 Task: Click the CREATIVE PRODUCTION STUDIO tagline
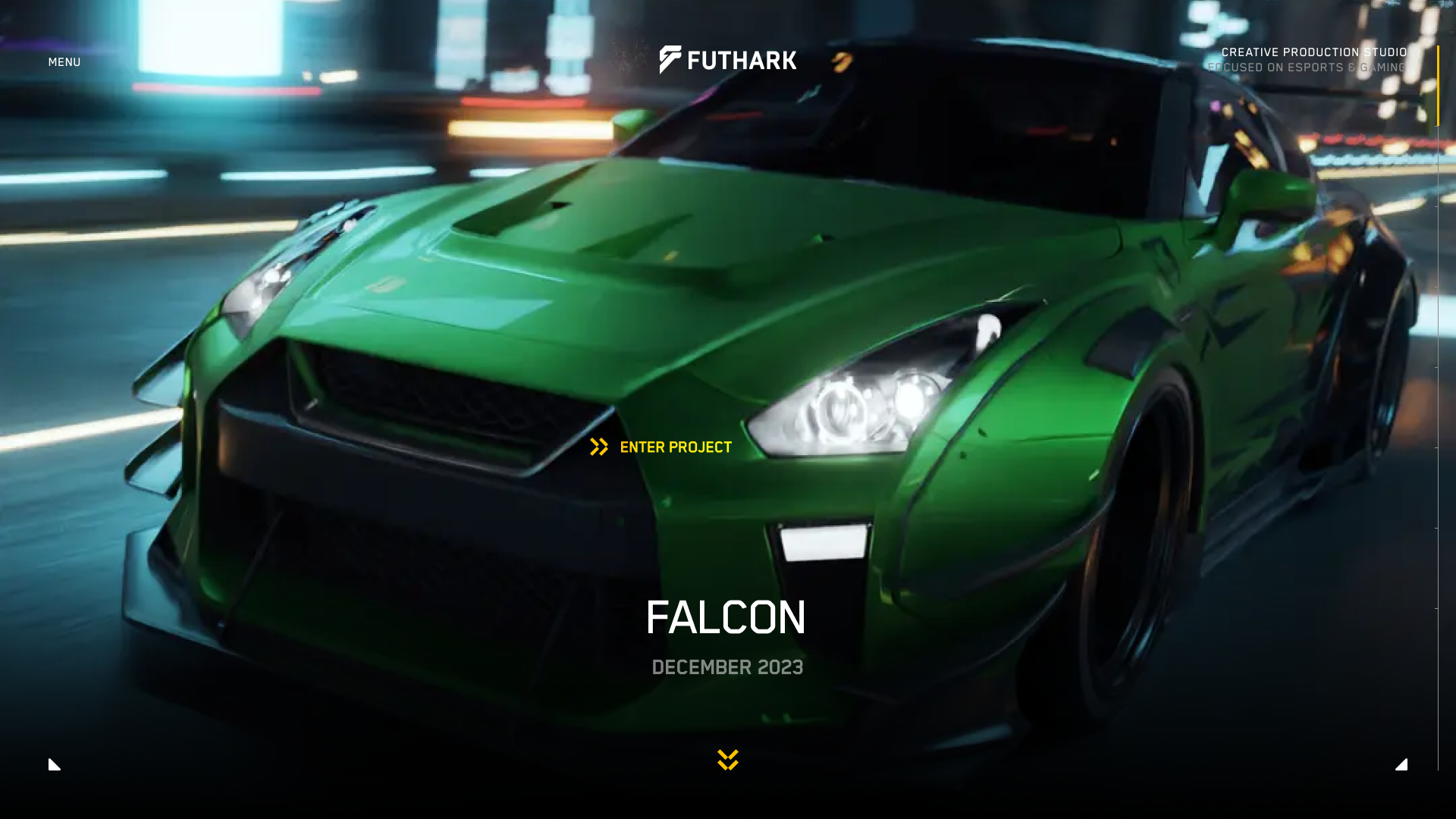click(x=1313, y=52)
